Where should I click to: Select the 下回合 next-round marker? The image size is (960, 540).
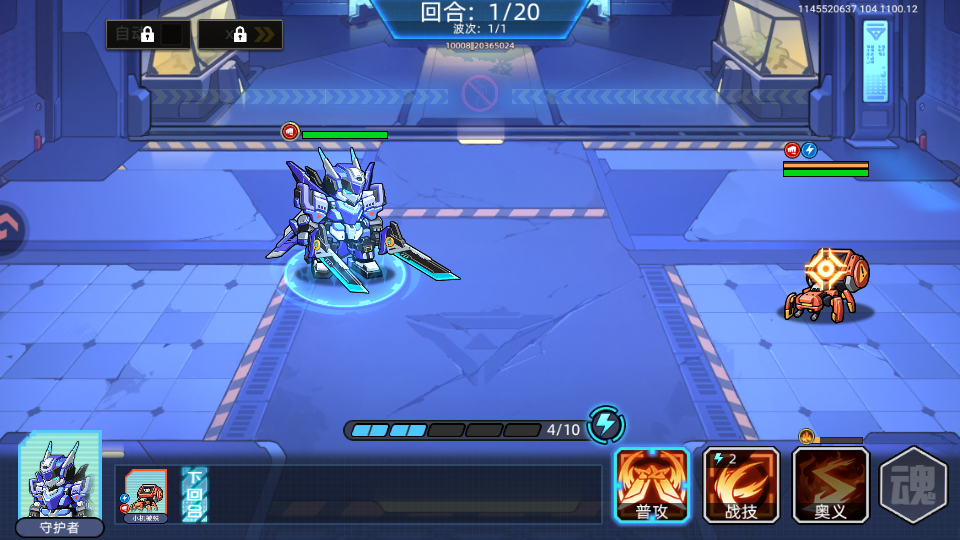(x=194, y=494)
